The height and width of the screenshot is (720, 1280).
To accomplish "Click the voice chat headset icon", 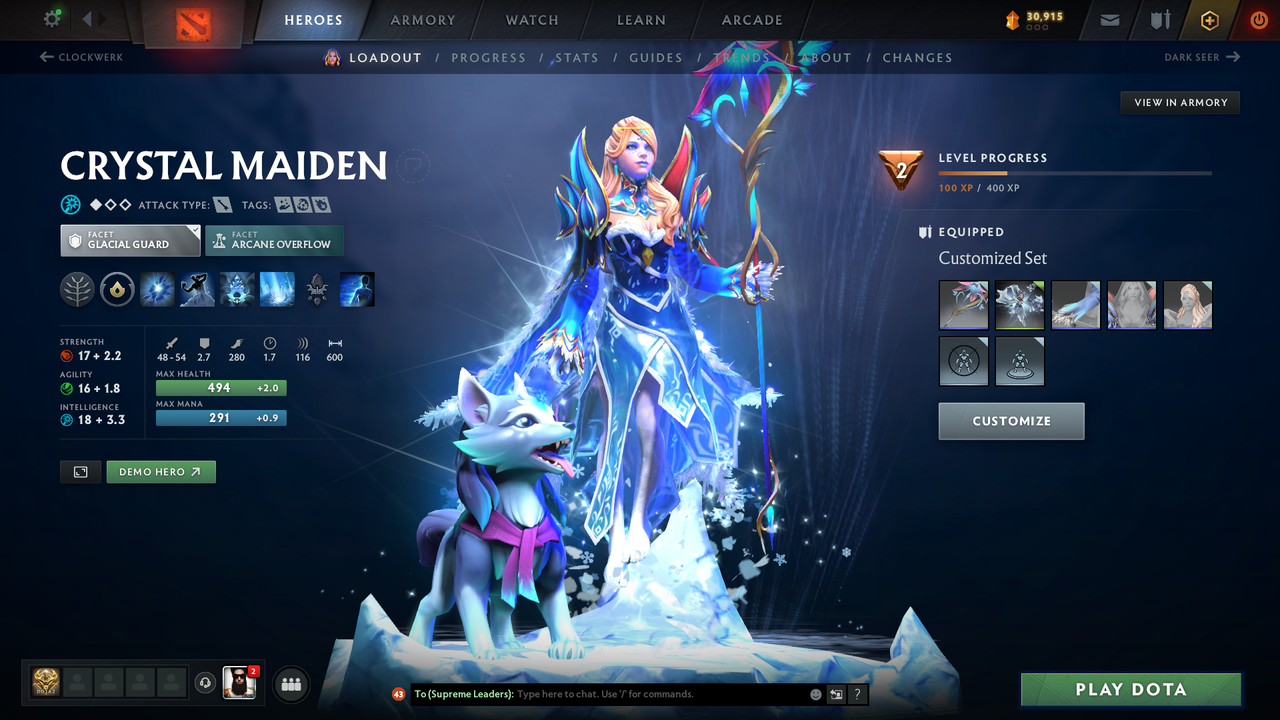I will [207, 684].
